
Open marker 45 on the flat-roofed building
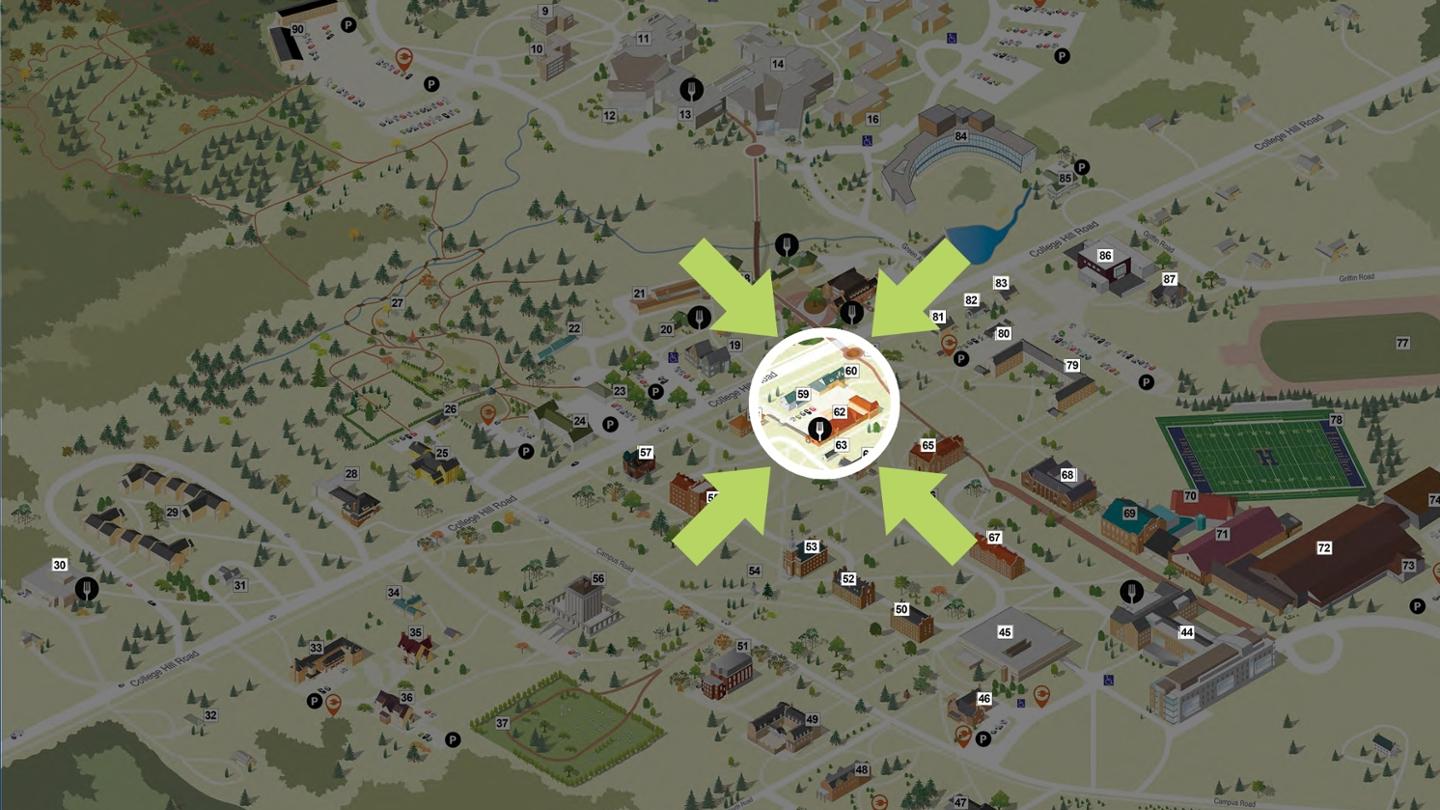1005,632
